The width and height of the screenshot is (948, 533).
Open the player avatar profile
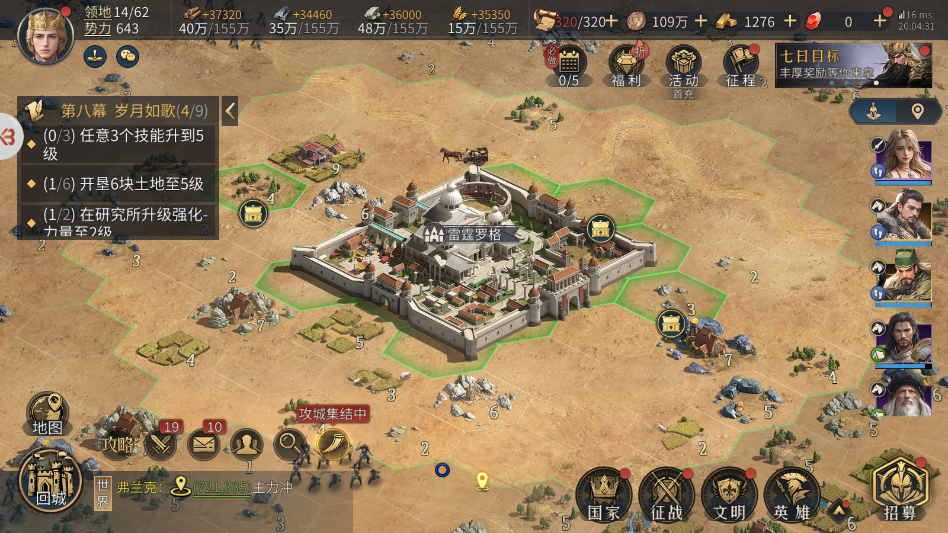[x=45, y=33]
